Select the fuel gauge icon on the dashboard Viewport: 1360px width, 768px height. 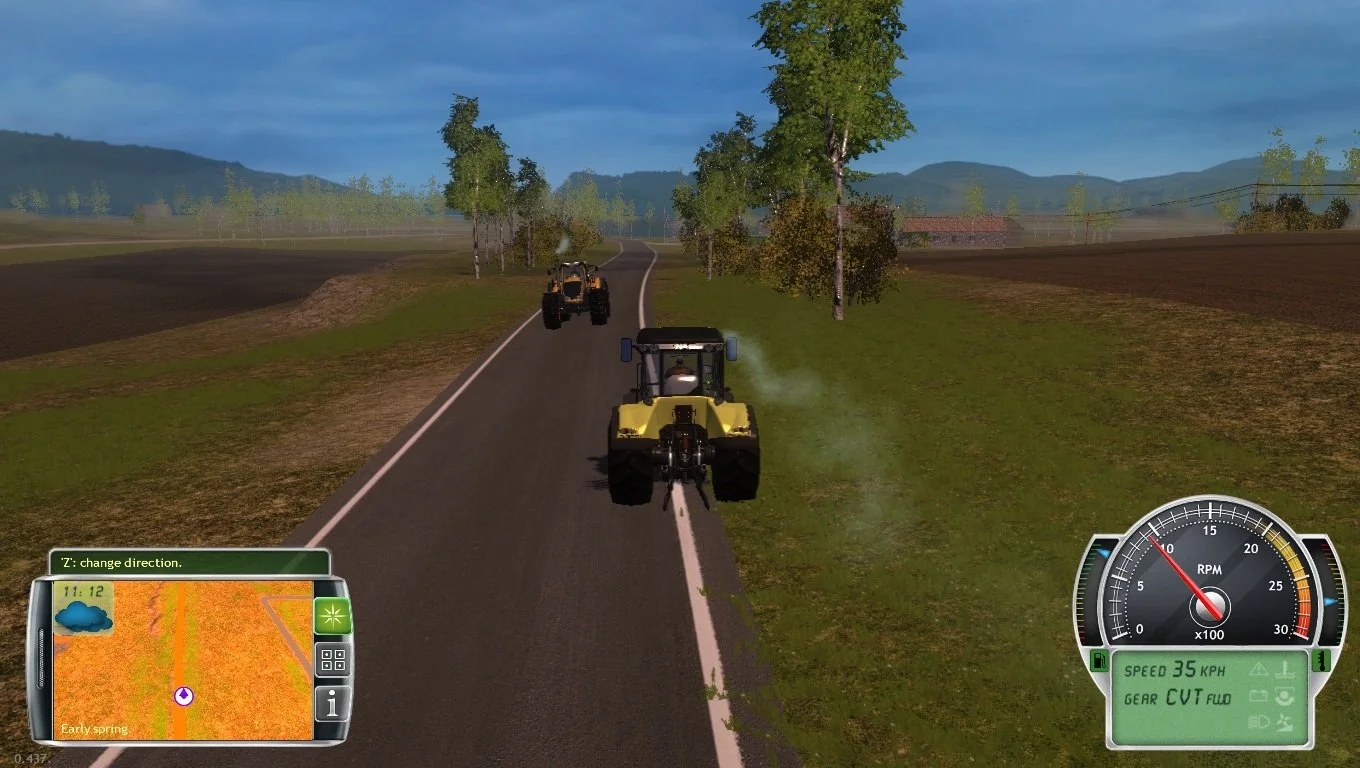pos(1100,663)
